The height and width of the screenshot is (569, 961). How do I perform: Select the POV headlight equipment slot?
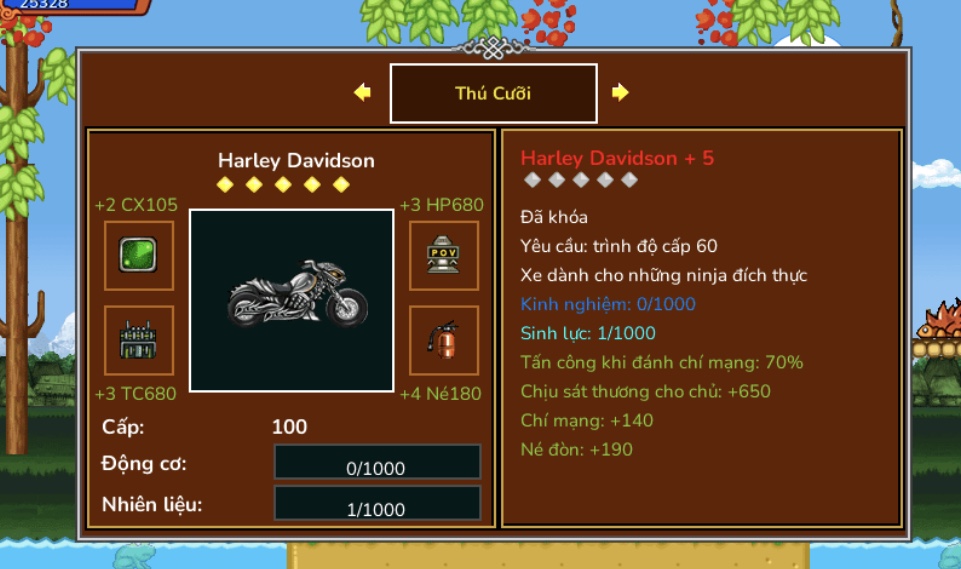[443, 255]
